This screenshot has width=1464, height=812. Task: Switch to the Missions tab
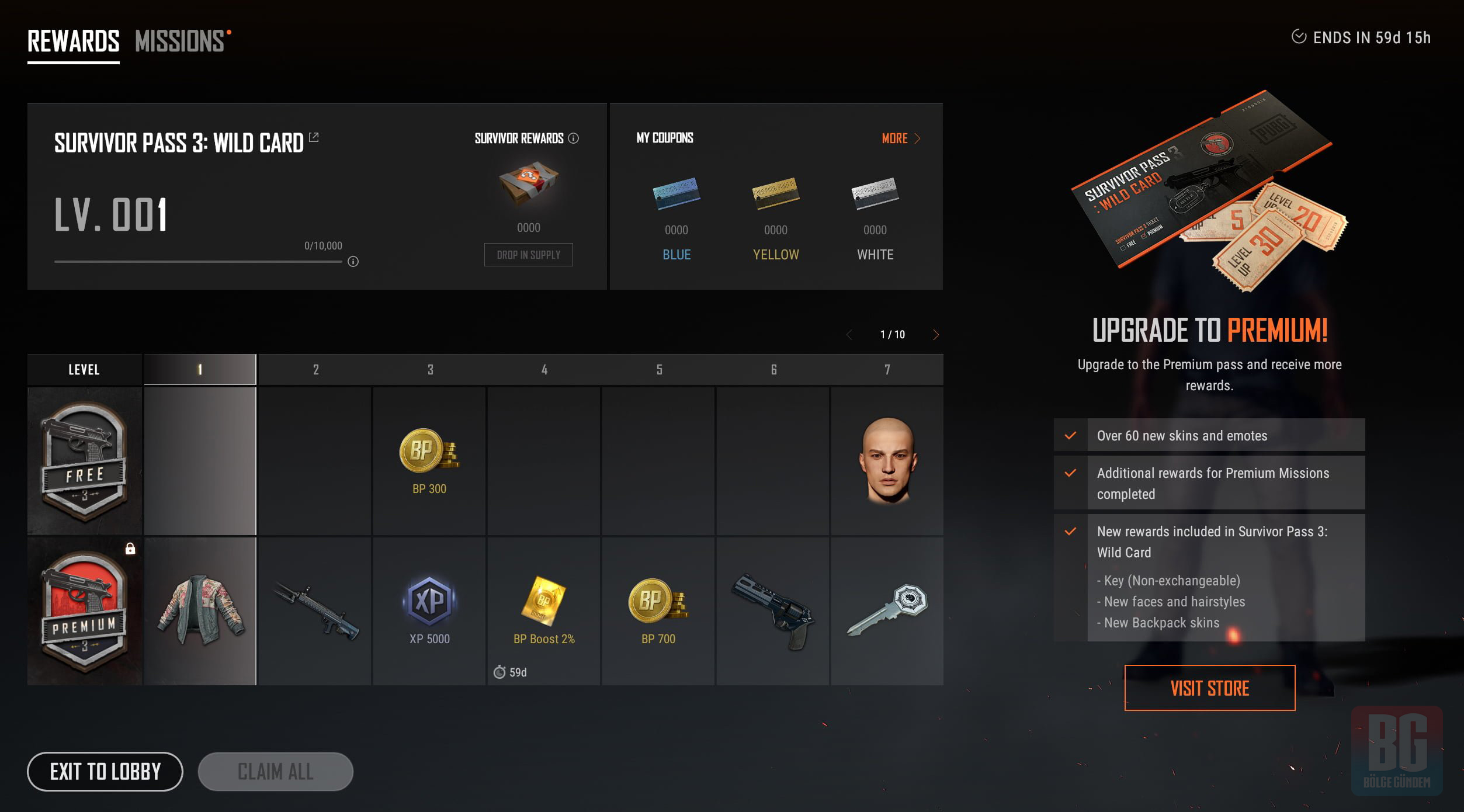[180, 41]
